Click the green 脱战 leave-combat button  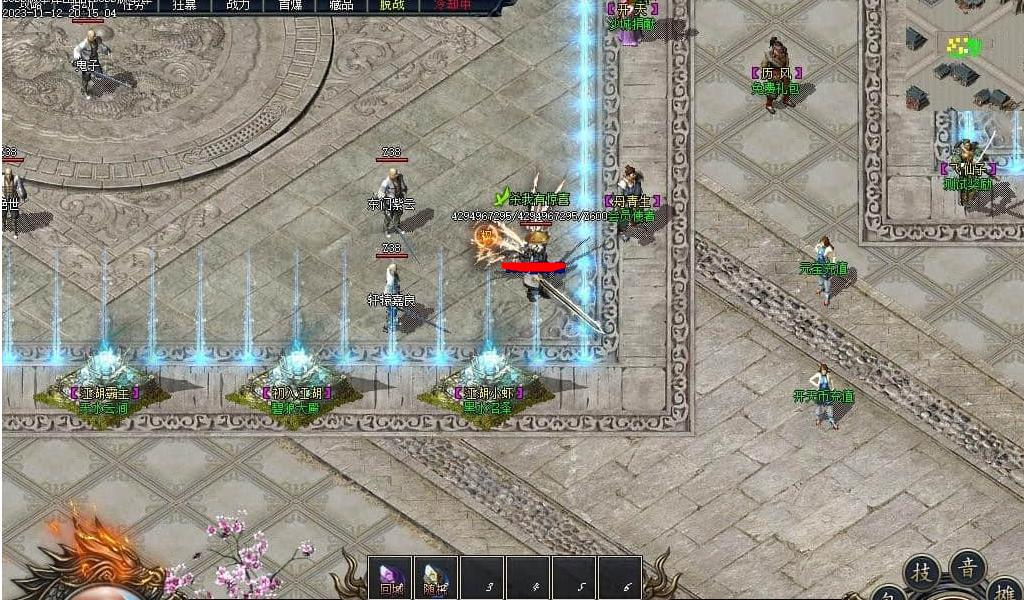point(393,5)
